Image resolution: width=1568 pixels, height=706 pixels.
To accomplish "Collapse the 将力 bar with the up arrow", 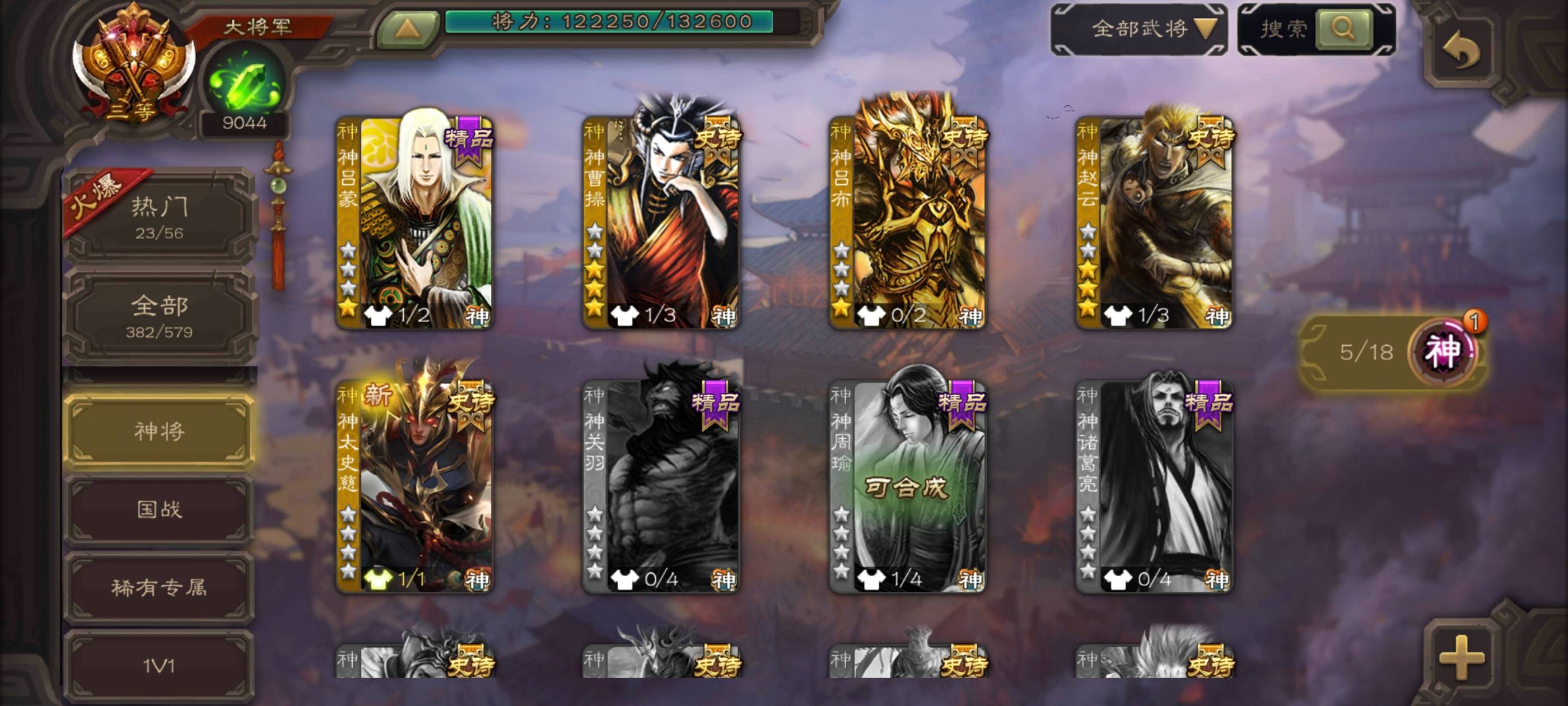I will click(x=407, y=29).
